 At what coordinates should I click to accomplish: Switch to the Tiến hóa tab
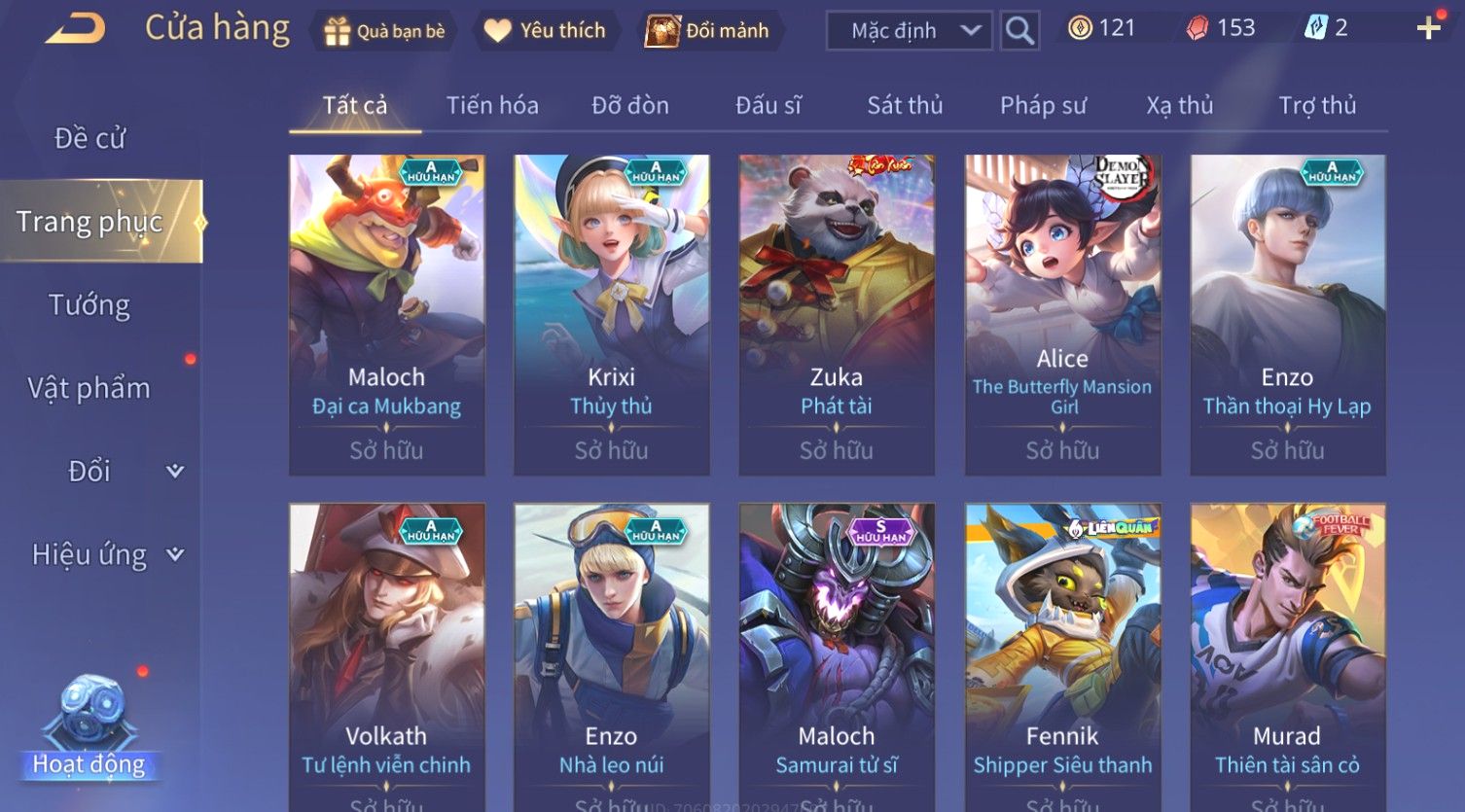coord(492,105)
